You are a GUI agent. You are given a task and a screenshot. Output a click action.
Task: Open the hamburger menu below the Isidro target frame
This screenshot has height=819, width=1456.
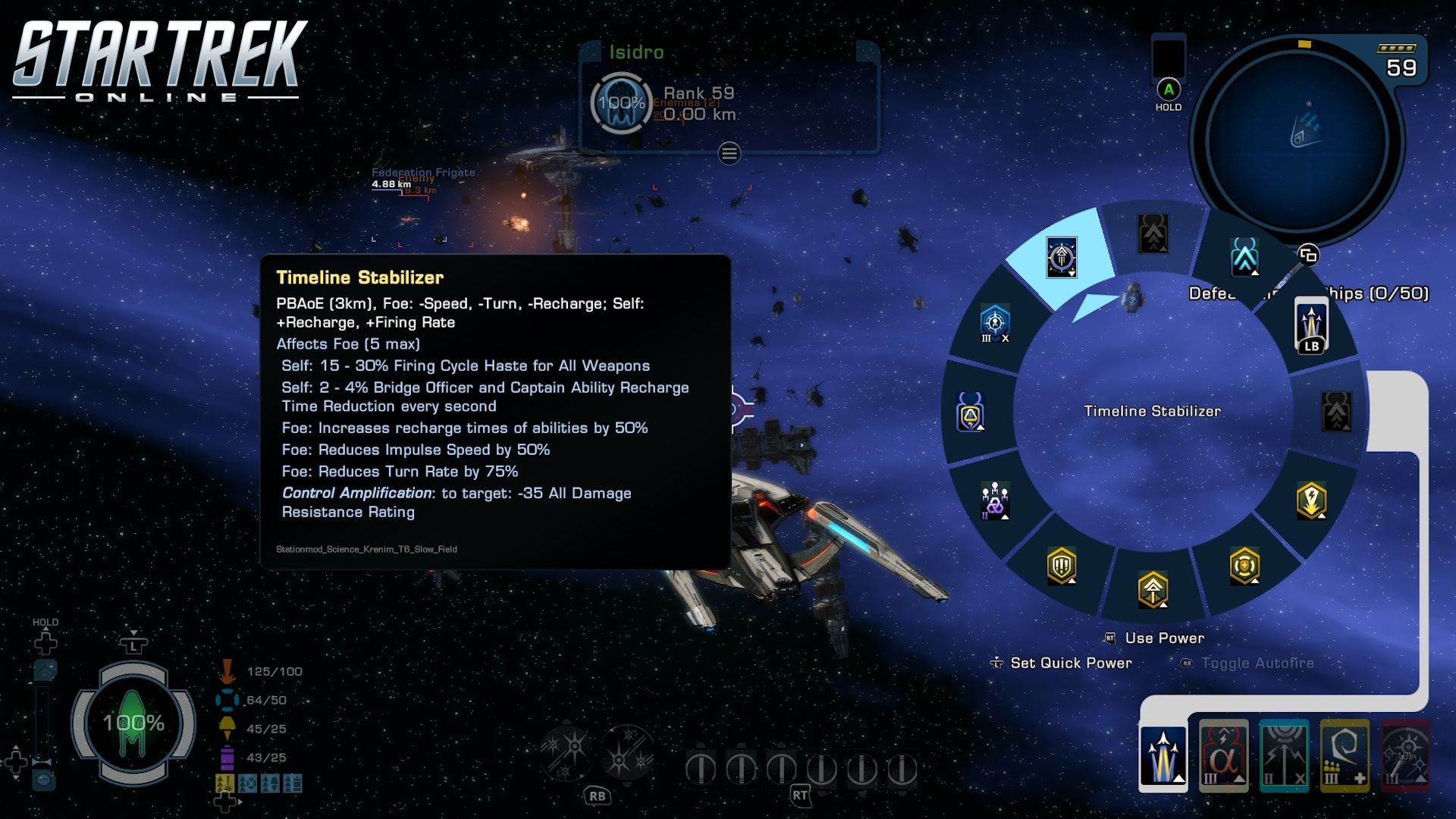pyautogui.click(x=728, y=155)
